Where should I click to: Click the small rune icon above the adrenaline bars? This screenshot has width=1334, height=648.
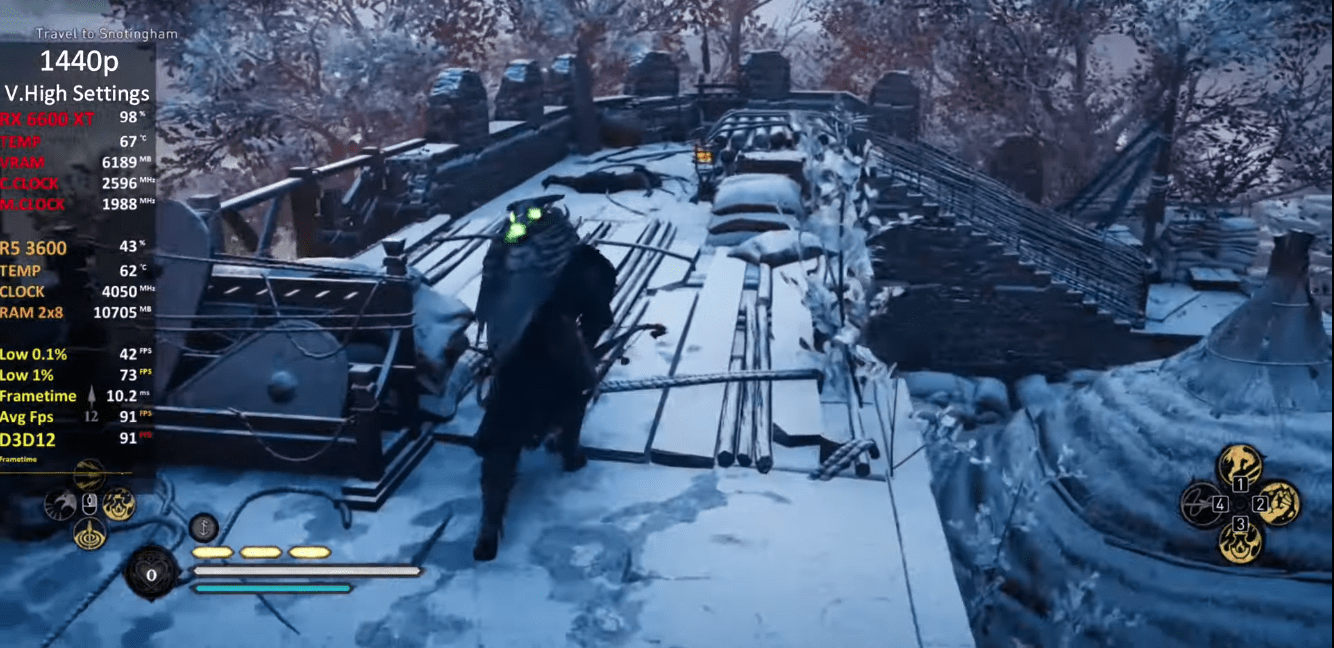pos(204,526)
